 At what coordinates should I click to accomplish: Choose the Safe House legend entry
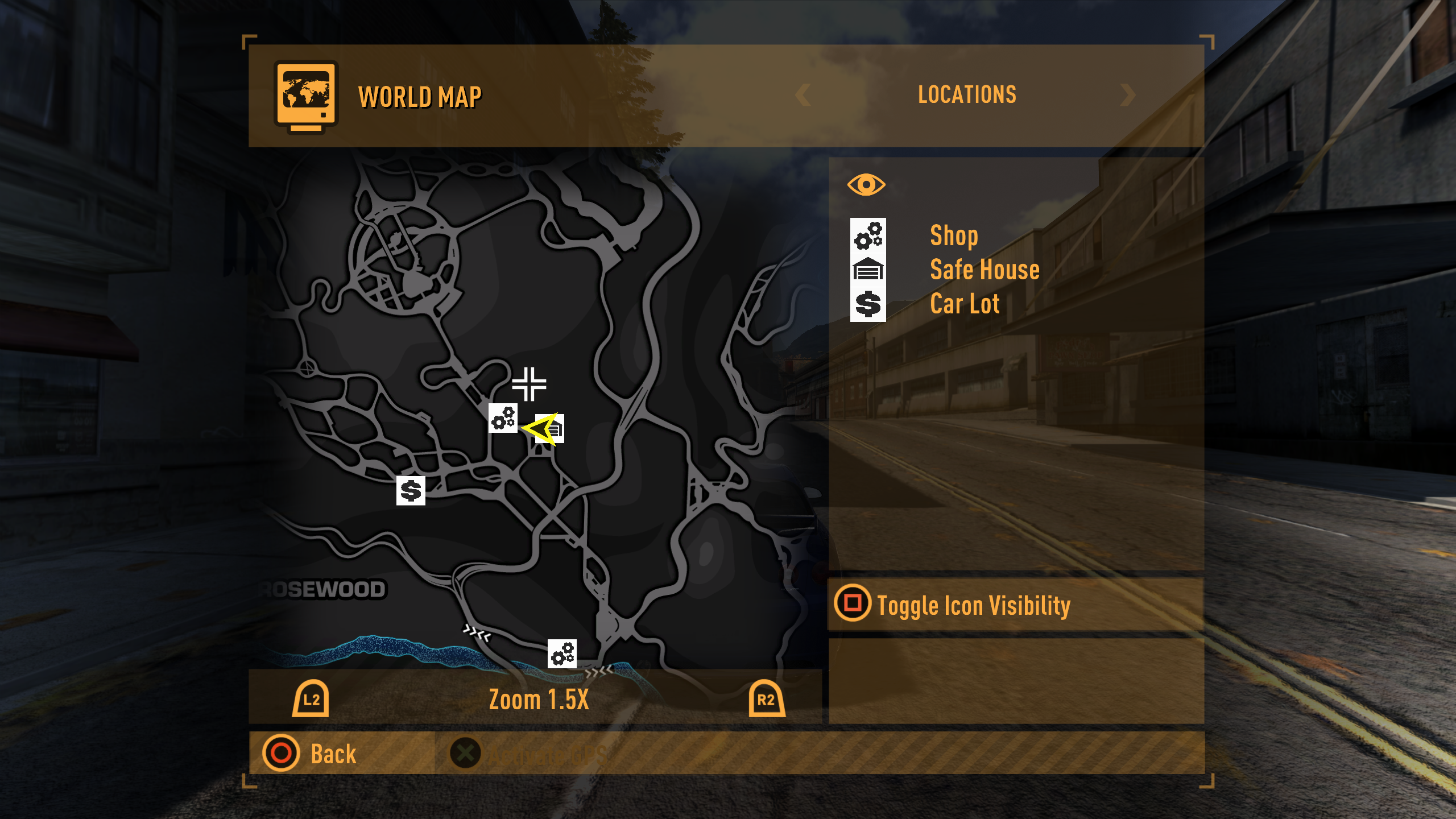[984, 270]
